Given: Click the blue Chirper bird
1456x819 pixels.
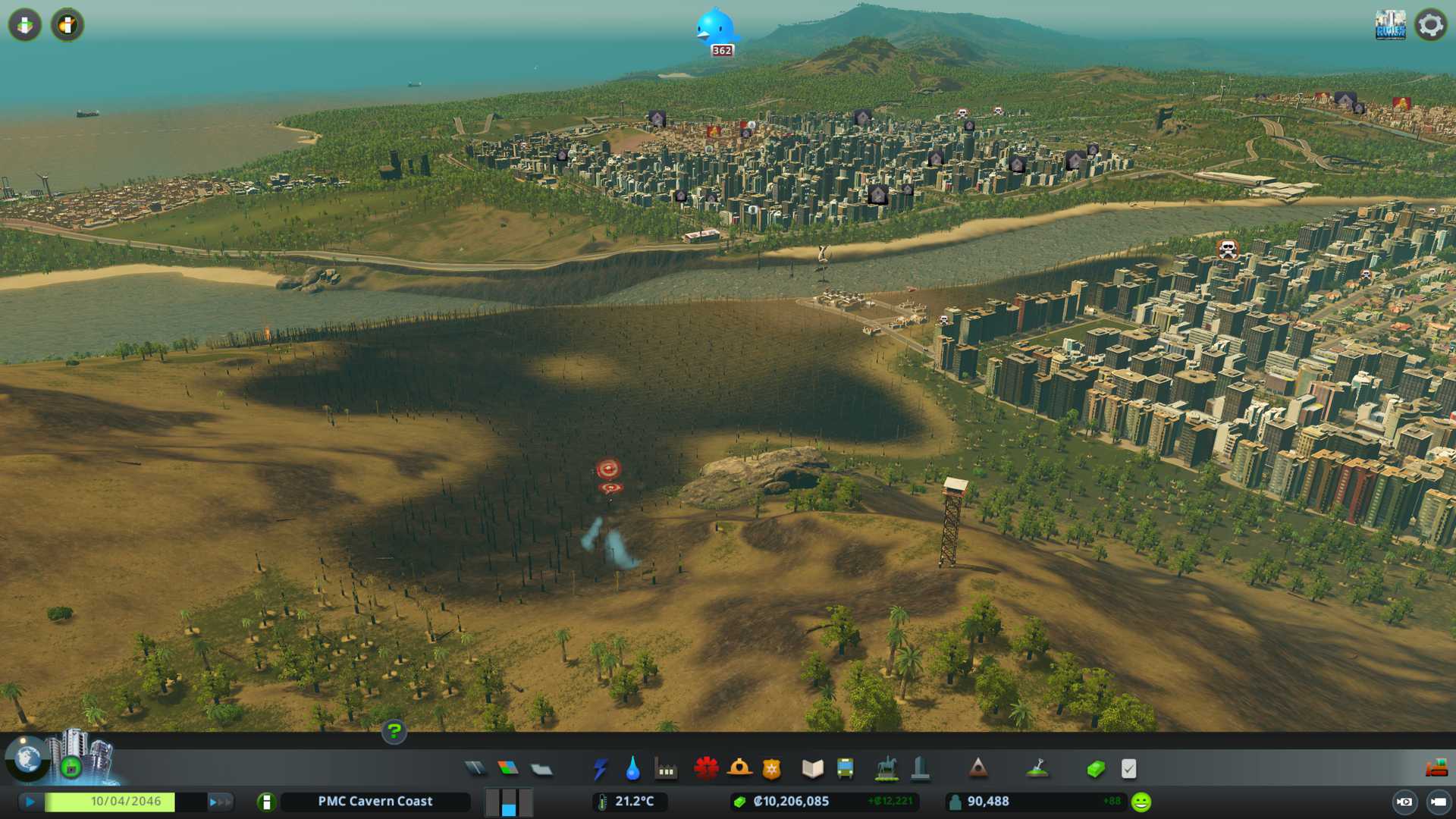Looking at the screenshot, I should [715, 27].
